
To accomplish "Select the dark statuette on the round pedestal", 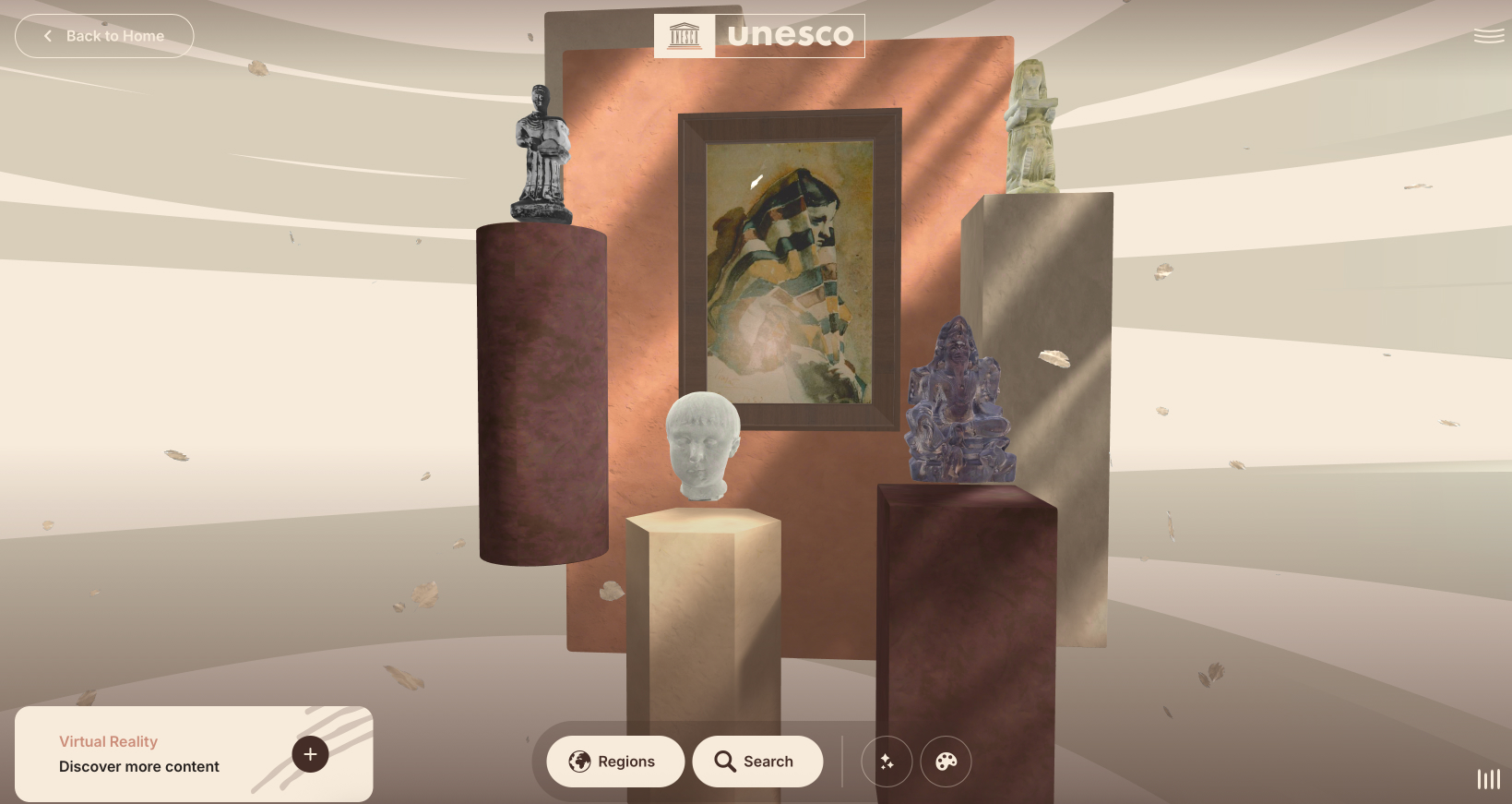I will coord(542,157).
